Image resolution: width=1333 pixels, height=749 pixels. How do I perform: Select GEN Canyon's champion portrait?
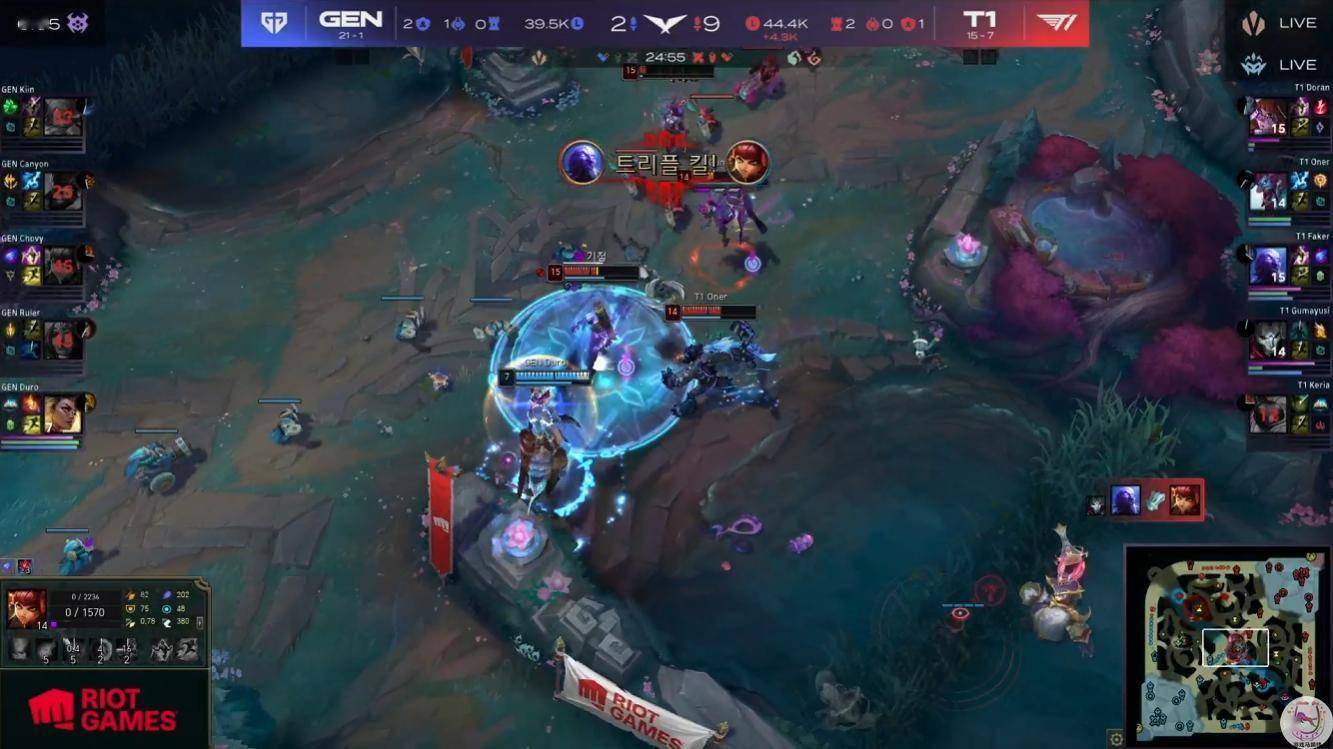(x=62, y=191)
